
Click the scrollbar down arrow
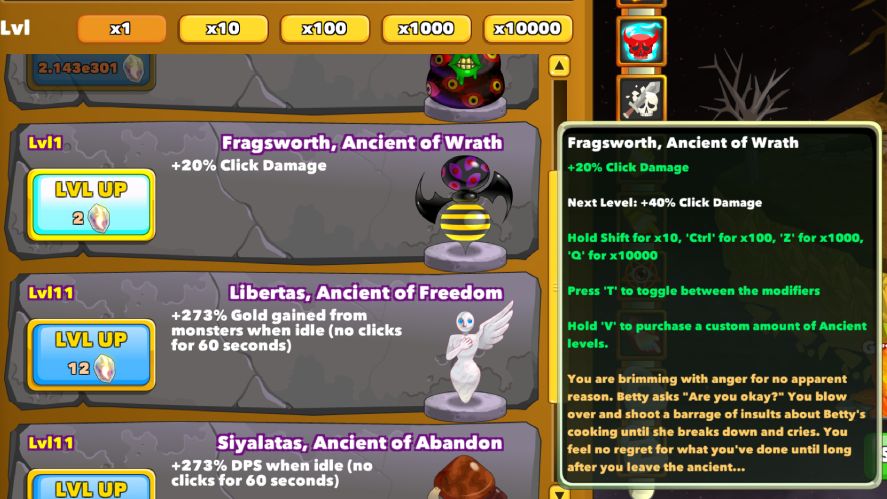point(559,491)
